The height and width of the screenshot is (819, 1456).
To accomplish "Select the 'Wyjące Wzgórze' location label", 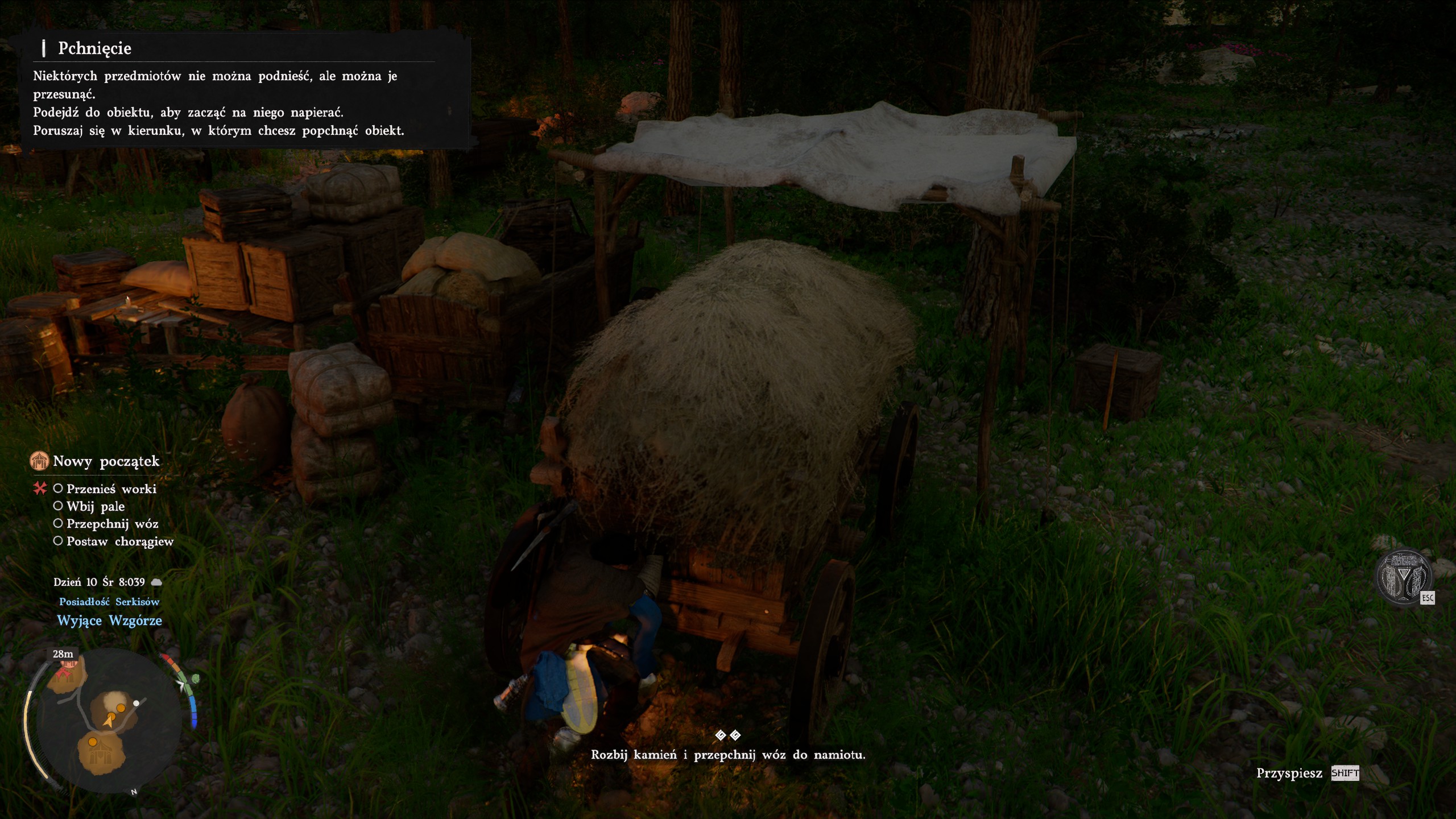I will coord(109,621).
